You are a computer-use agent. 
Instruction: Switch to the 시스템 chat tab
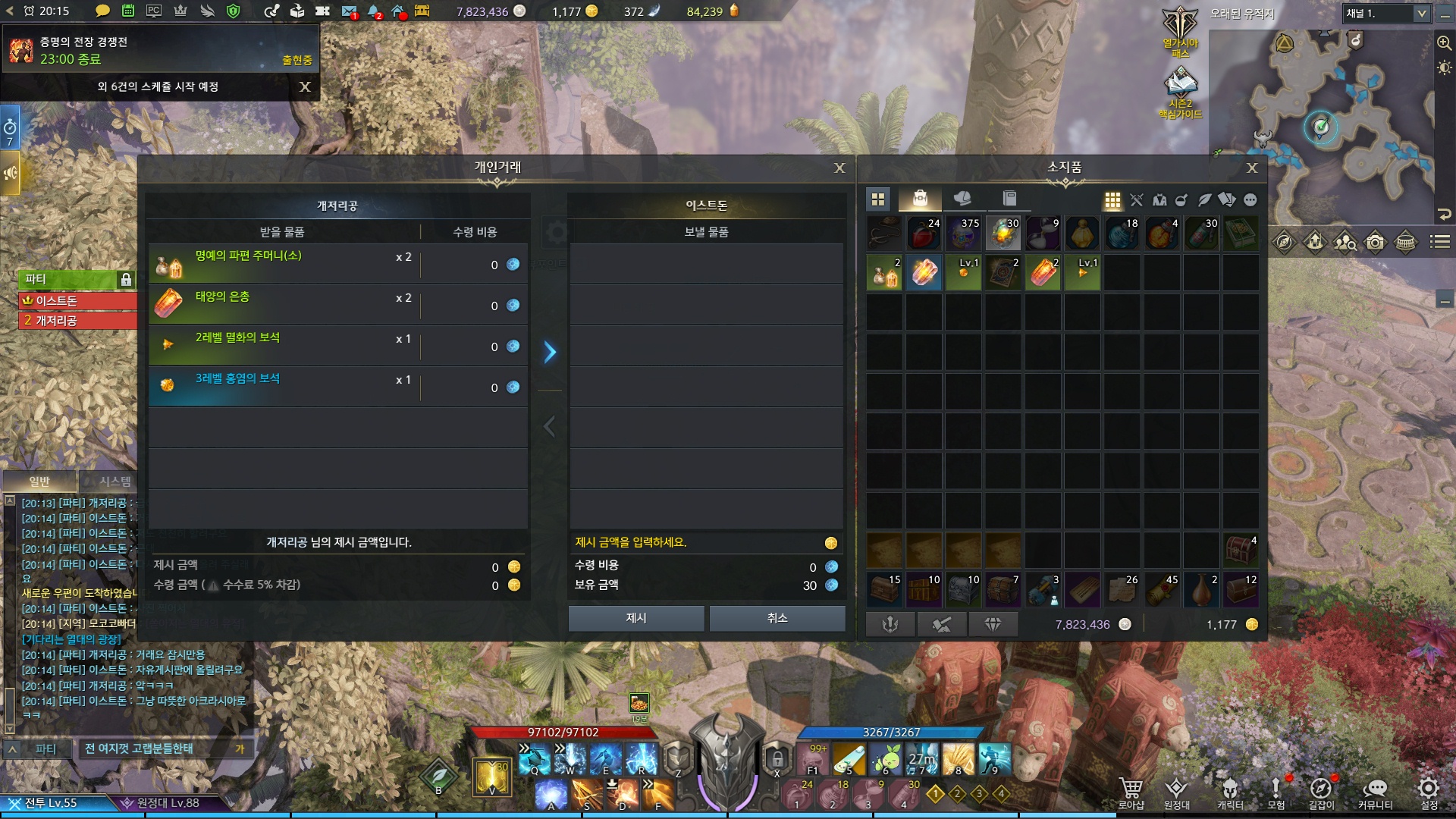[x=115, y=482]
